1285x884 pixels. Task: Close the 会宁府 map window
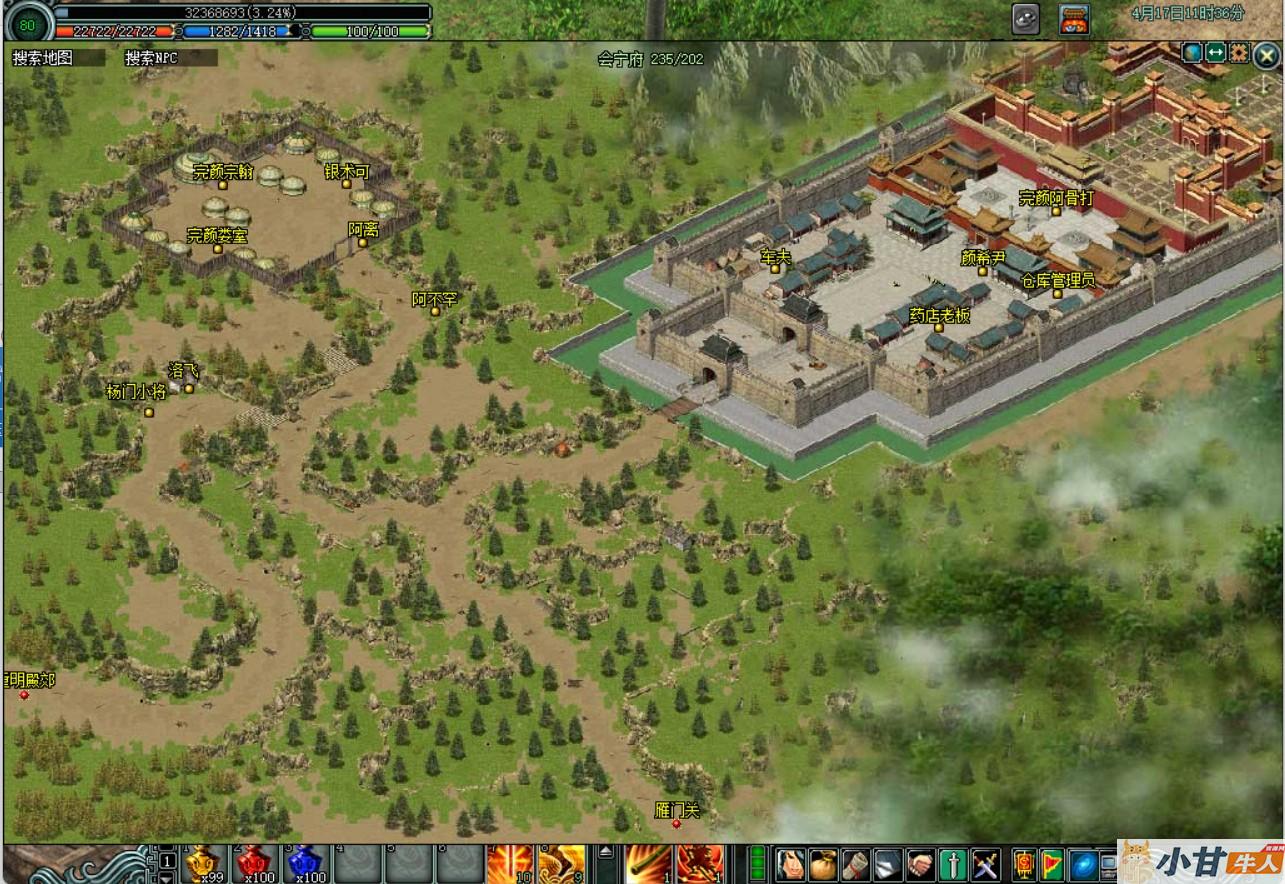pos(1266,56)
